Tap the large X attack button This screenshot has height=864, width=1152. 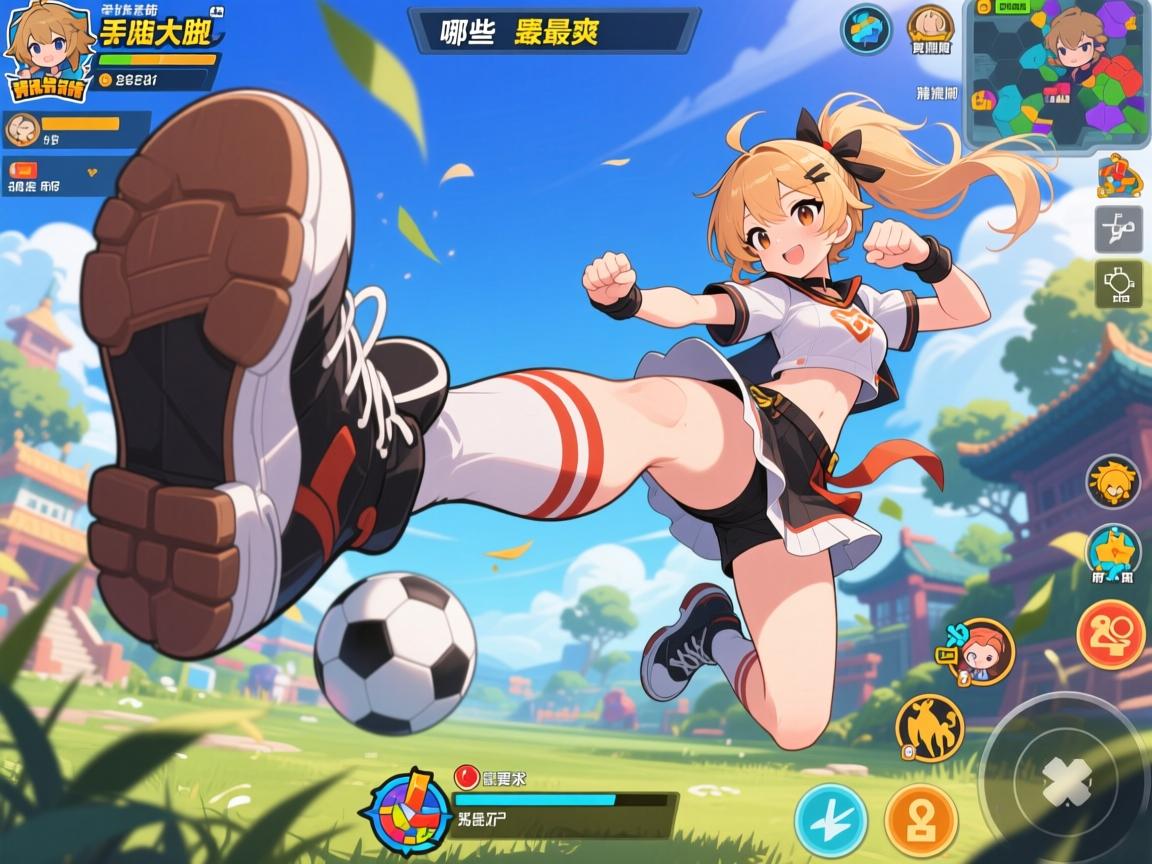point(1064,781)
